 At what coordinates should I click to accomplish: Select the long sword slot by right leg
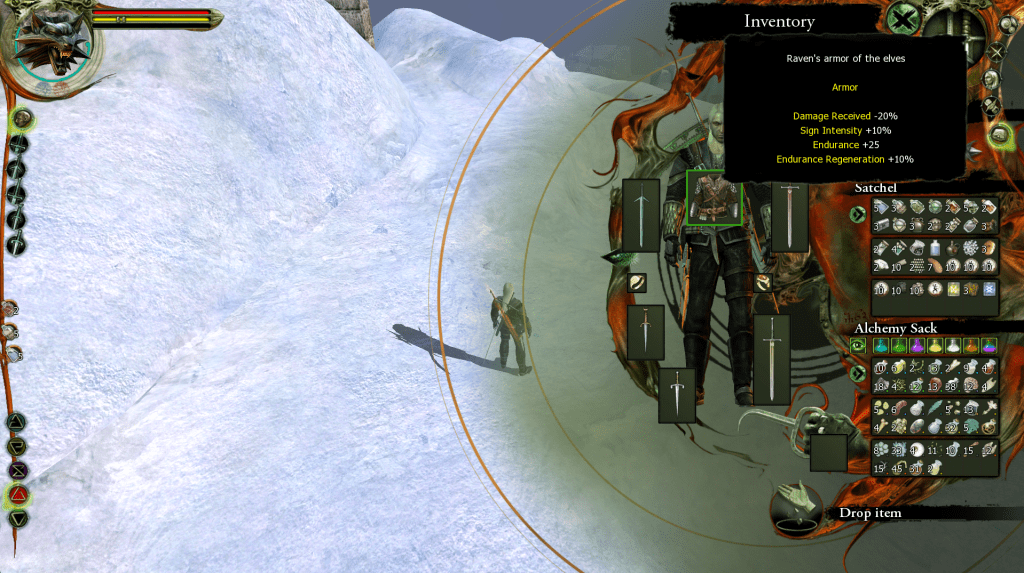[x=771, y=359]
